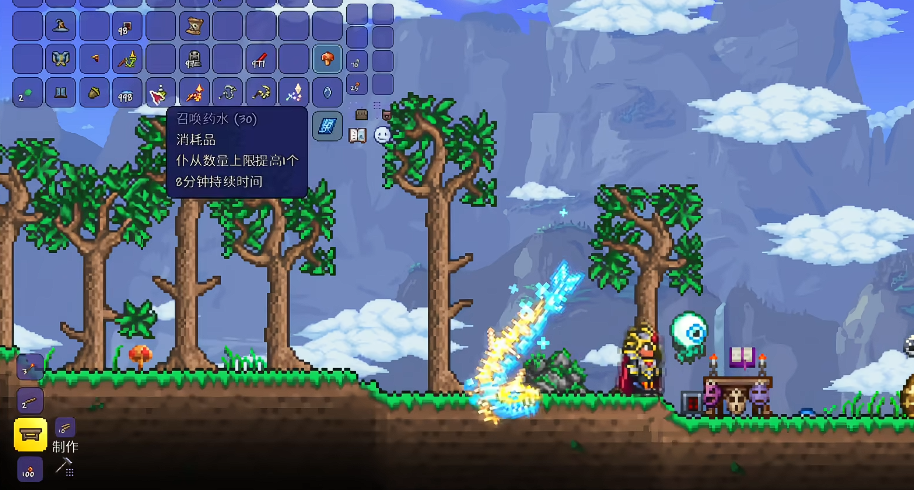Select the tombstone item slot
The width and height of the screenshot is (914, 490).
point(194,59)
